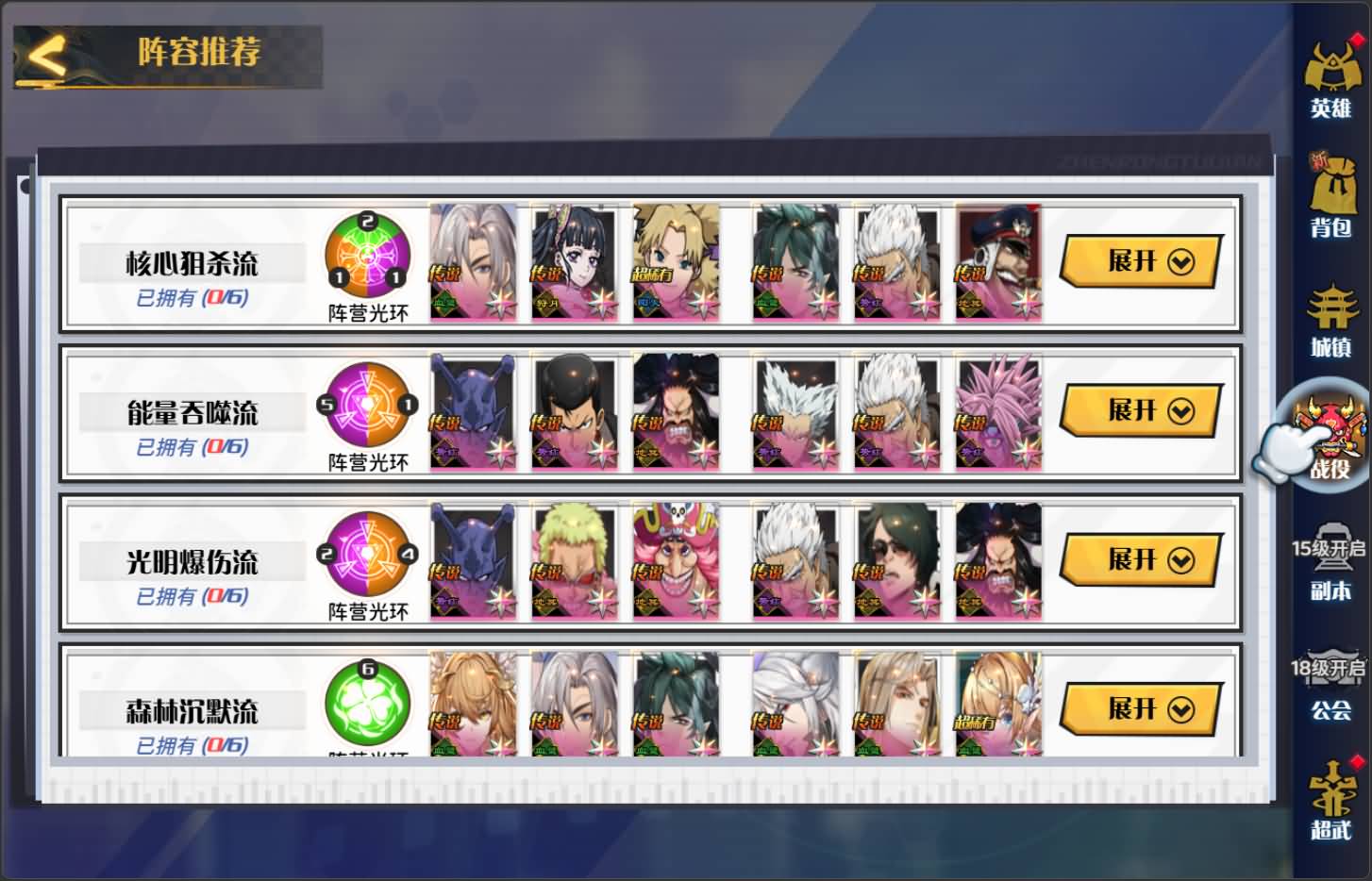The image size is (1372, 881).
Task: Expand the 核心狙杀流 lineup details
Action: coord(1139,262)
